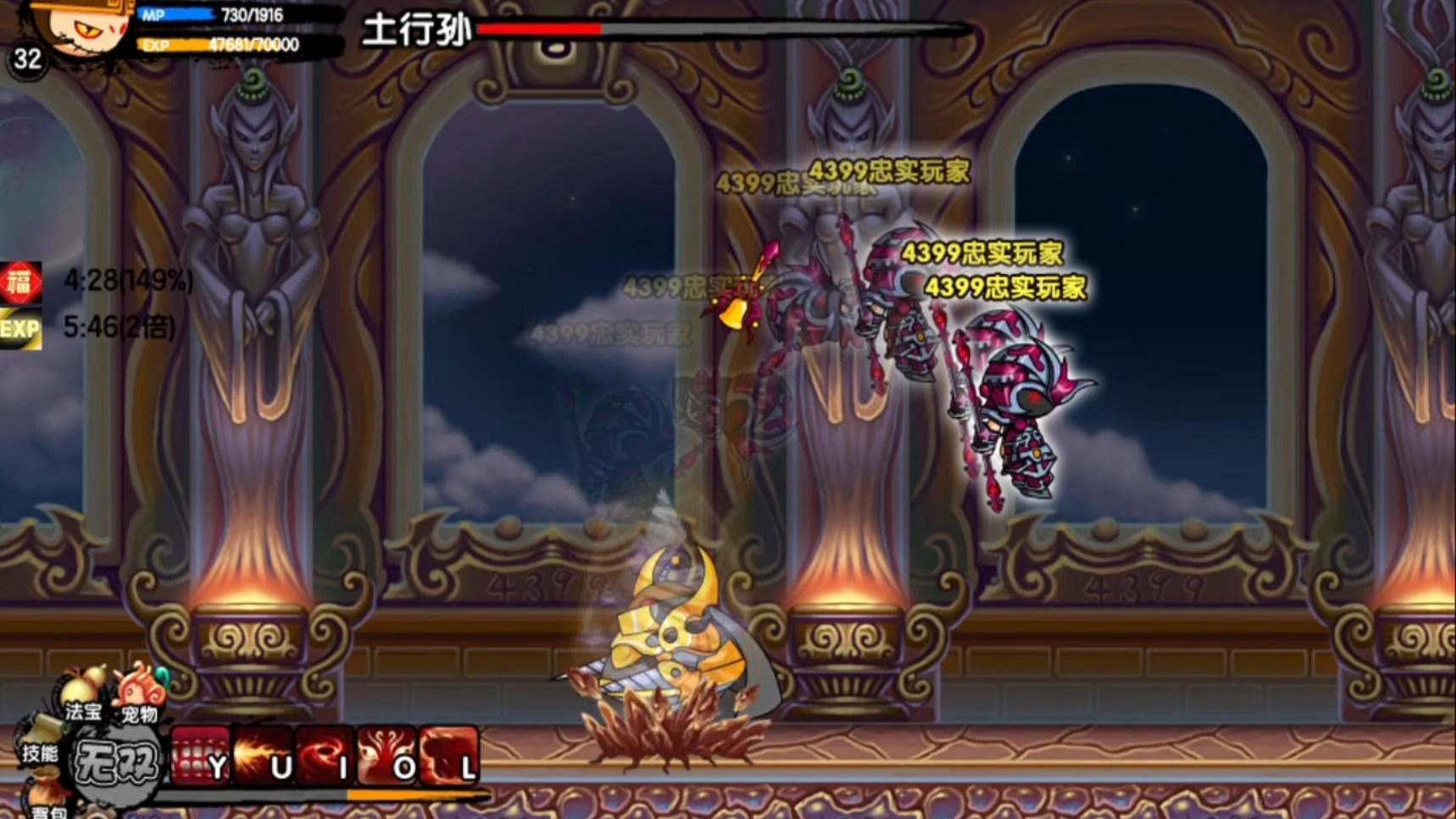
Task: Use the phoenix skill marked O
Action: coord(386,755)
